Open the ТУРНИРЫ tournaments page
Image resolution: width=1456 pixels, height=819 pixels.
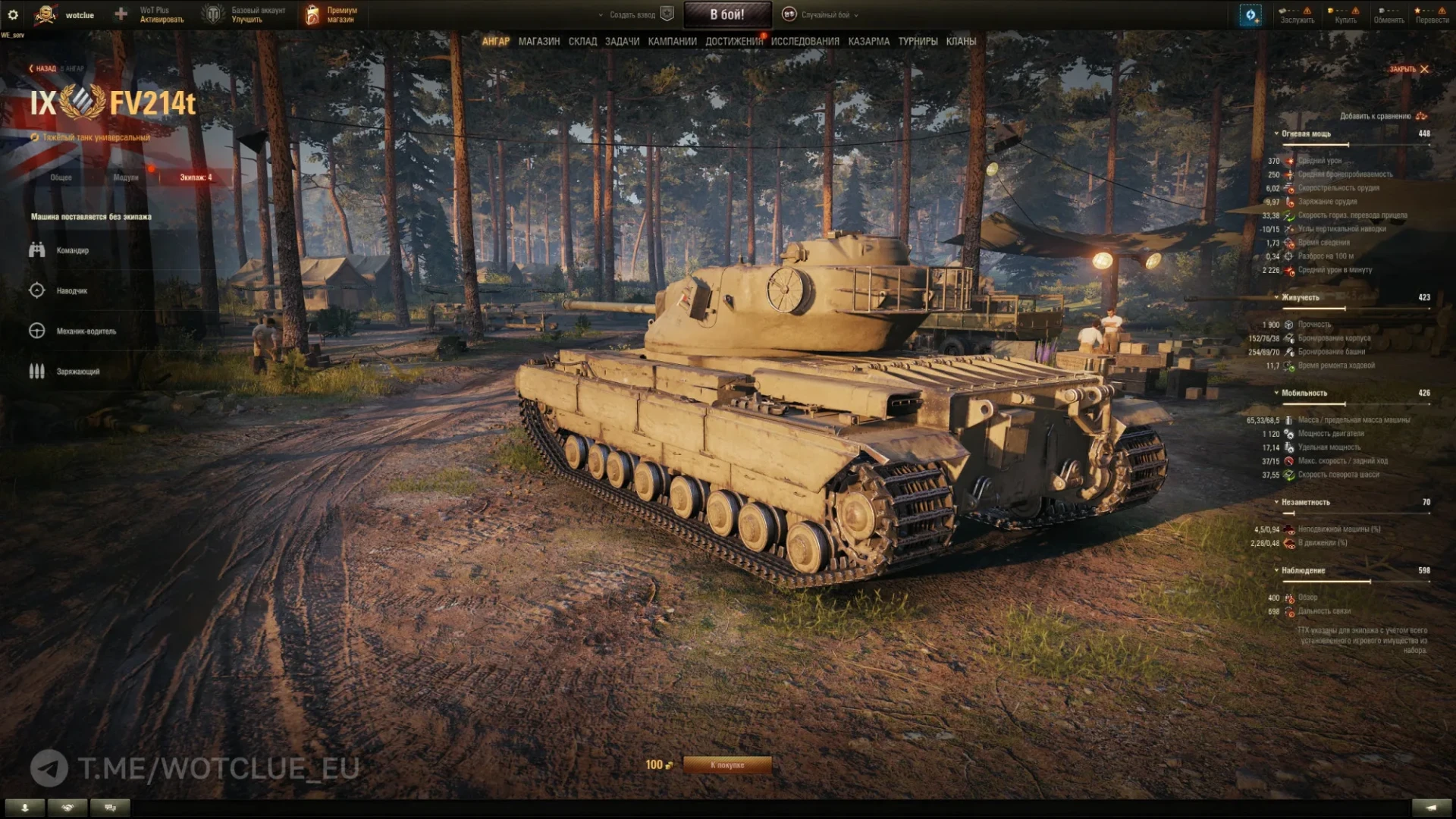pyautogui.click(x=918, y=42)
